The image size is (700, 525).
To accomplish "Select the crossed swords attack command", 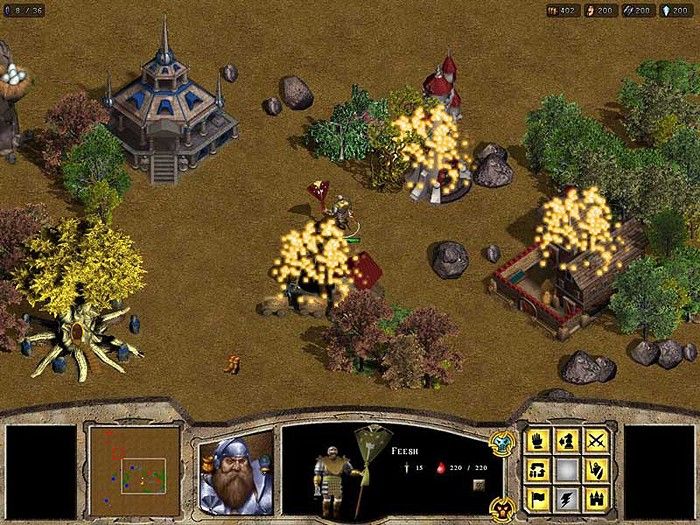I will point(598,441).
